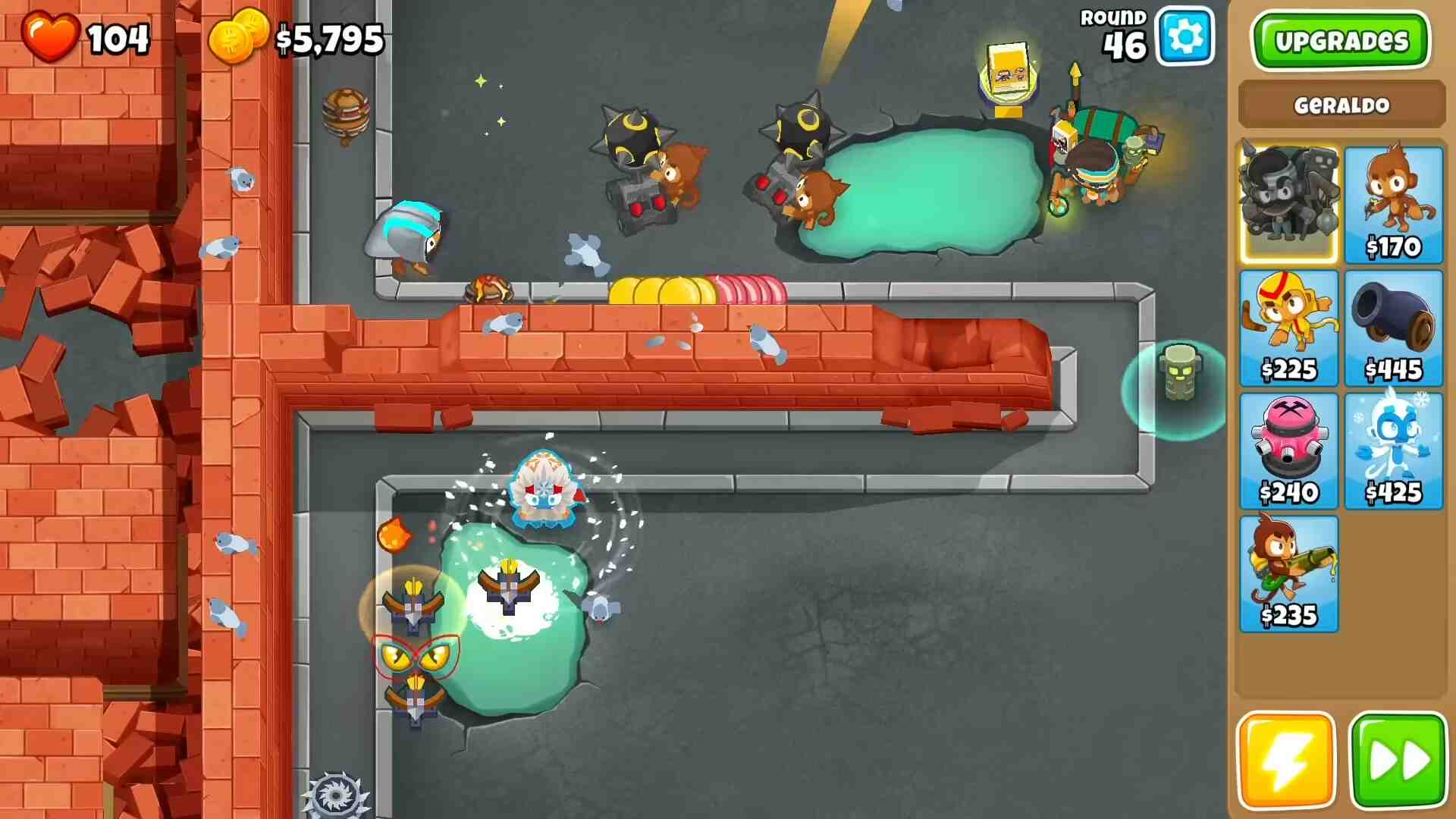The image size is (1456, 819).
Task: Open the settings gear icon
Action: pos(1185,36)
